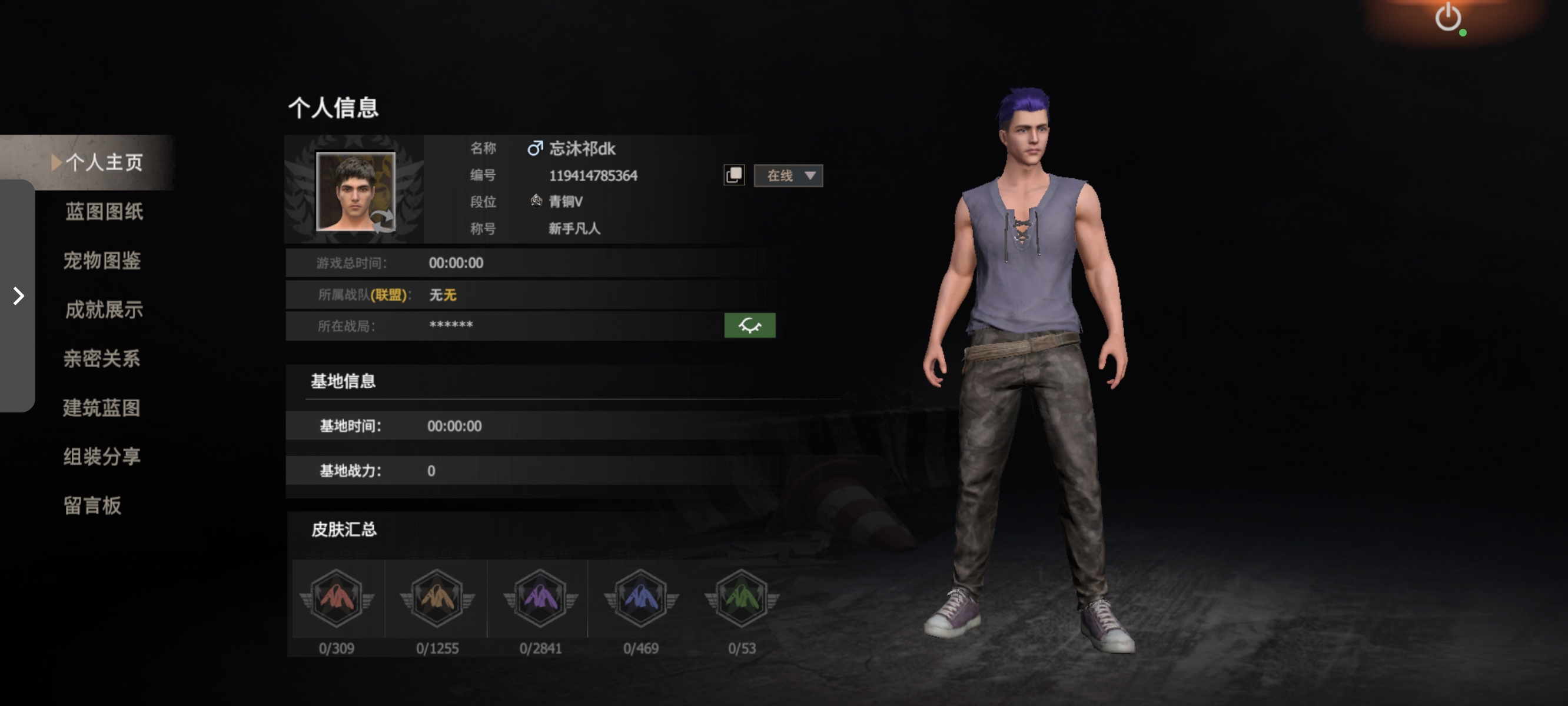Open 亲密关系 relationships page
Image resolution: width=1568 pixels, height=706 pixels.
(x=102, y=359)
